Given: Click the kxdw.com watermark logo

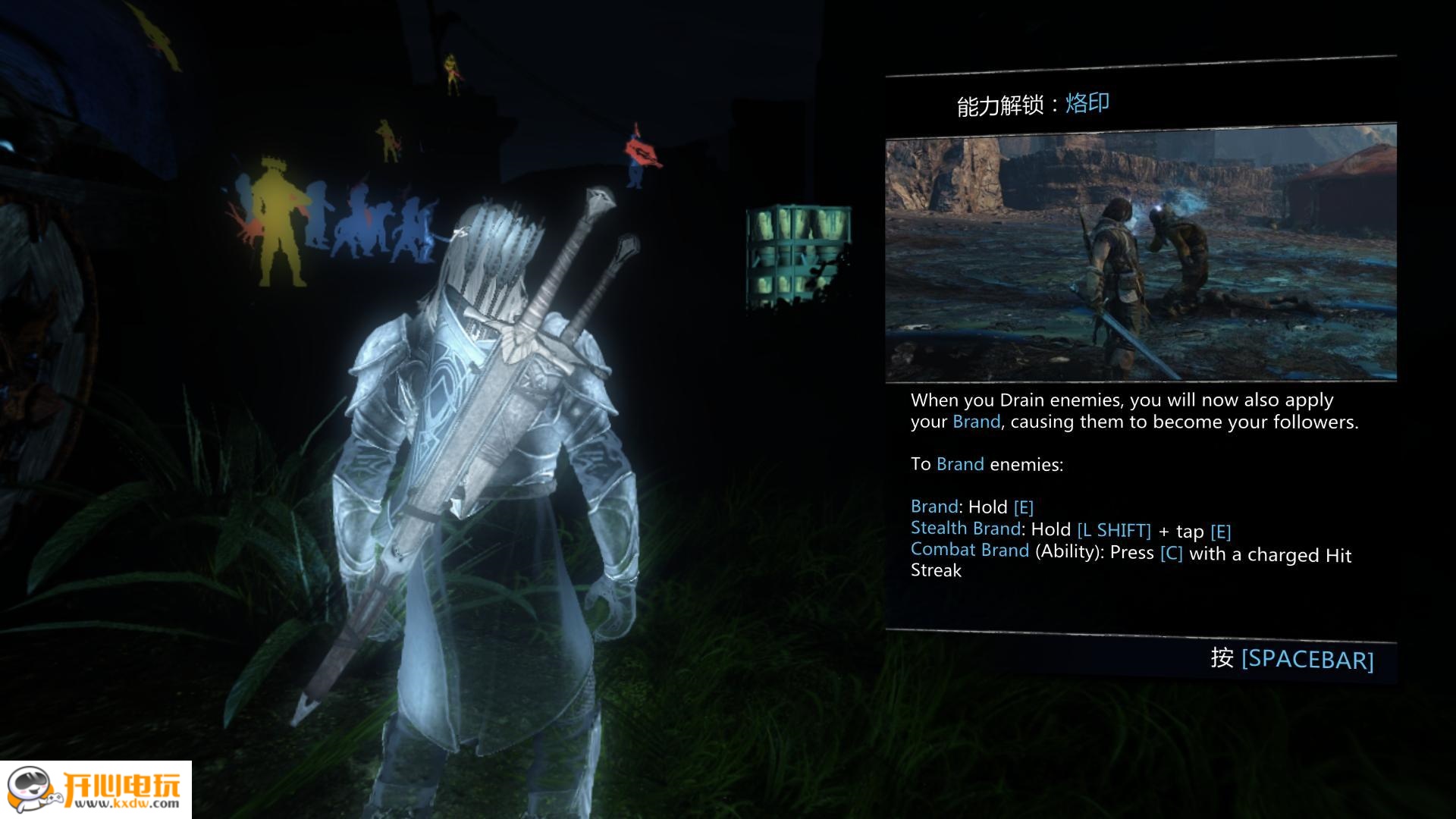Looking at the screenshot, I should 96,789.
